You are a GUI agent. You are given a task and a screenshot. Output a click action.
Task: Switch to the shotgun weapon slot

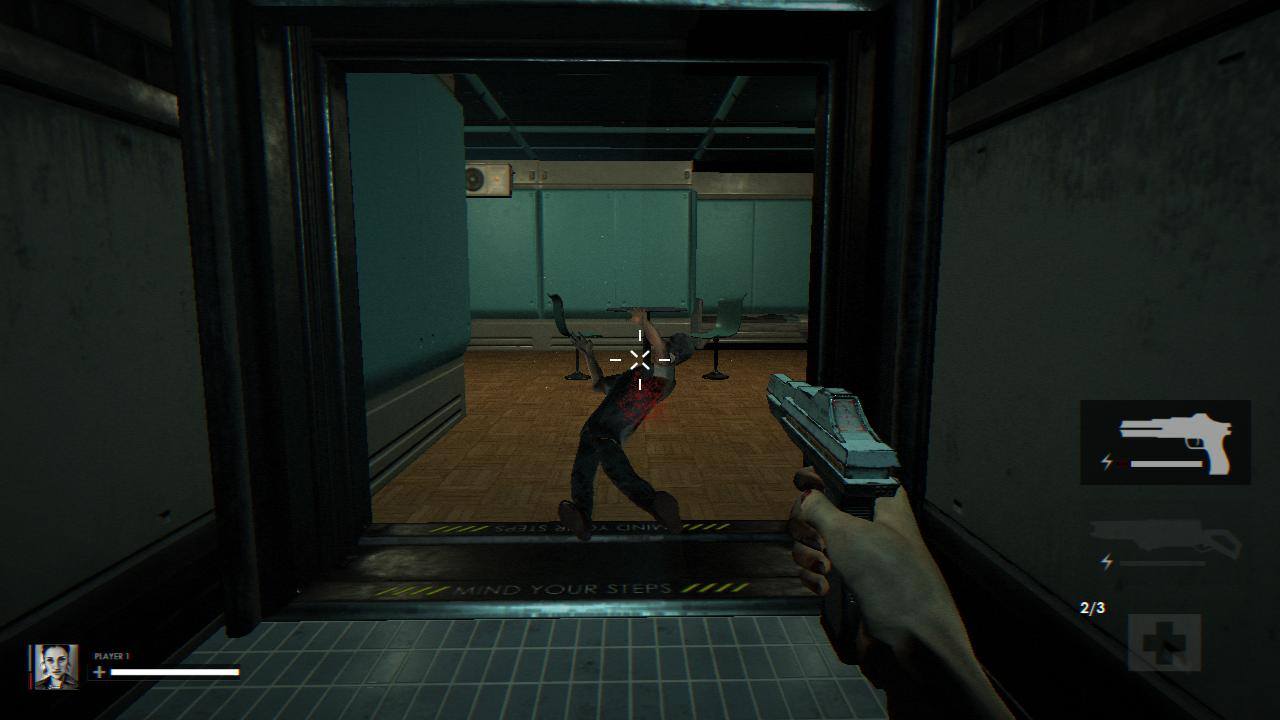[1165, 543]
